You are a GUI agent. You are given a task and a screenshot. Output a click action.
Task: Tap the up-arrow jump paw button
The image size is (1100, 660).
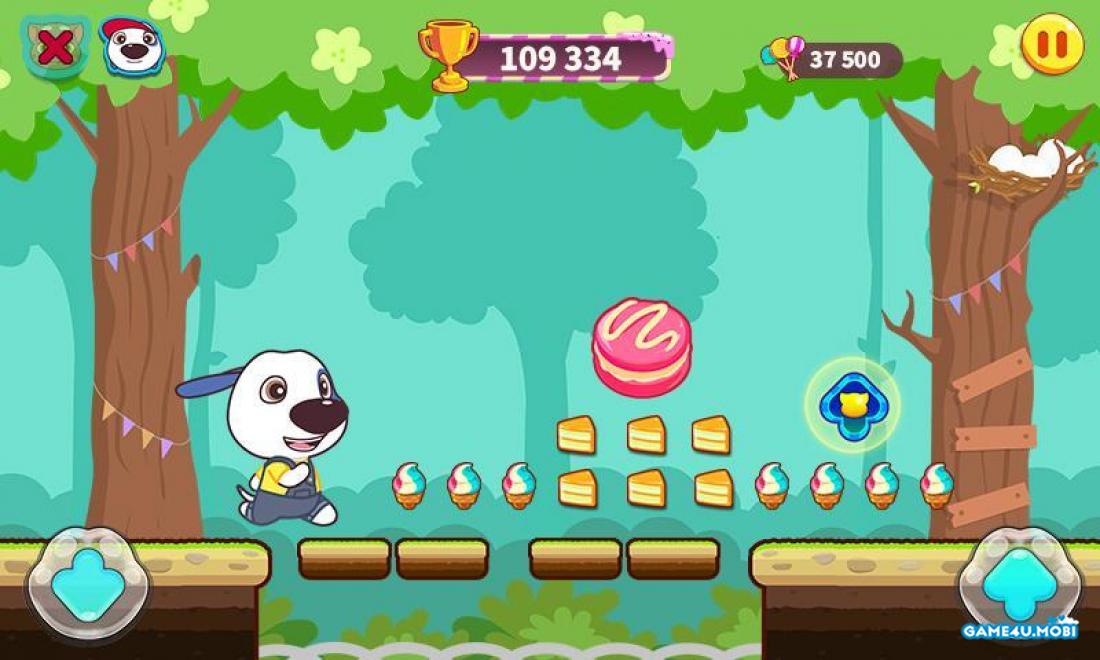click(x=1020, y=583)
